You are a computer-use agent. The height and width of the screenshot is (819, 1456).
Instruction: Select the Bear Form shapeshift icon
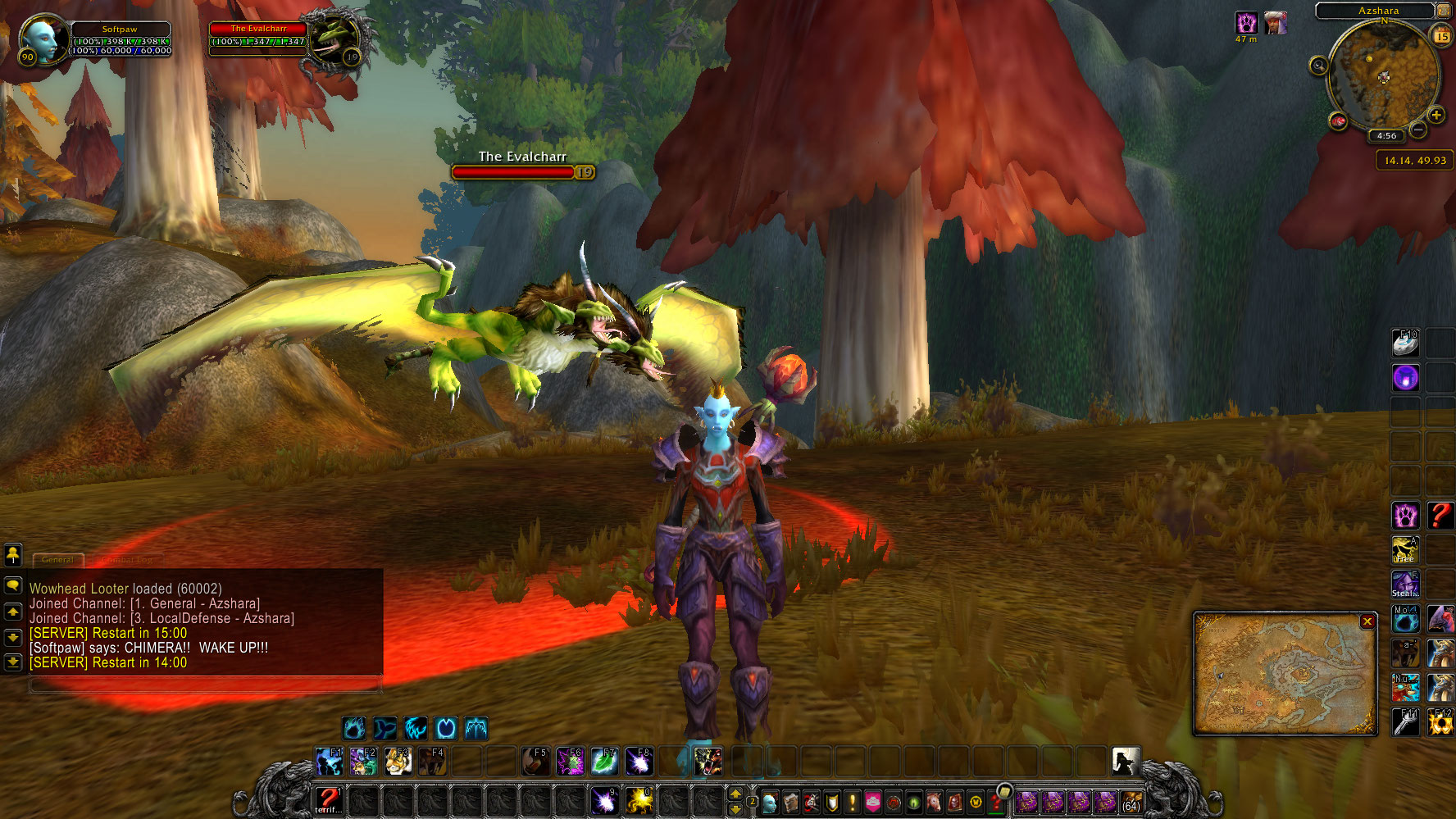353,728
